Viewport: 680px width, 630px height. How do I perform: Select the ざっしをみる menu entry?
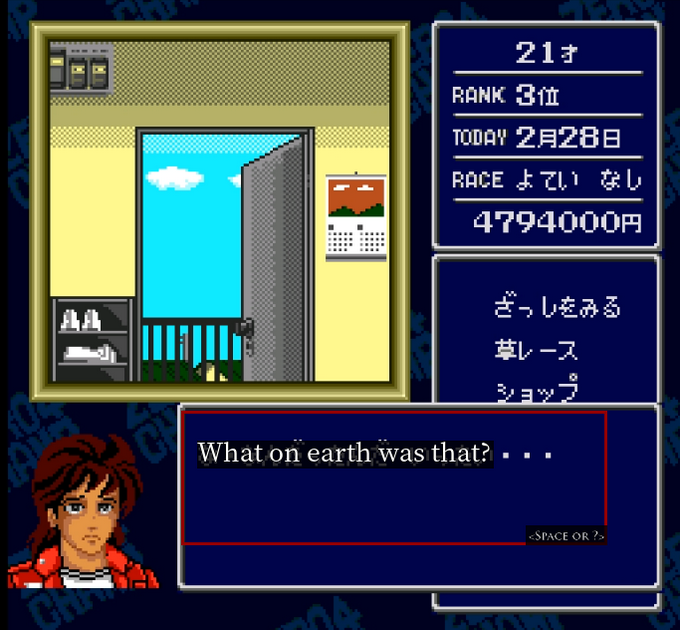pos(557,307)
